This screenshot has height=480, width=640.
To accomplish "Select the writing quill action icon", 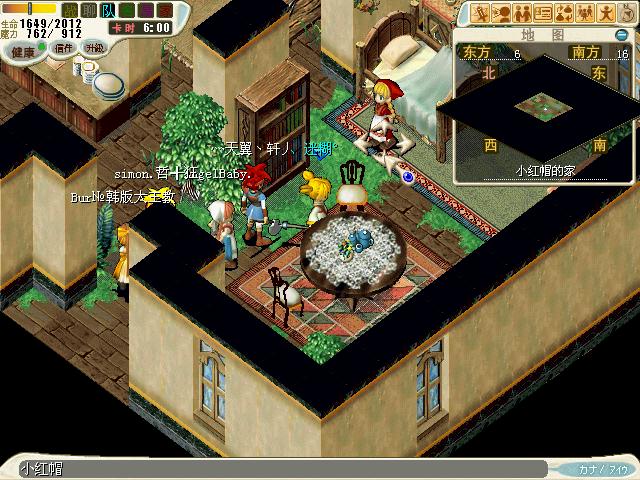I will (x=480, y=12).
